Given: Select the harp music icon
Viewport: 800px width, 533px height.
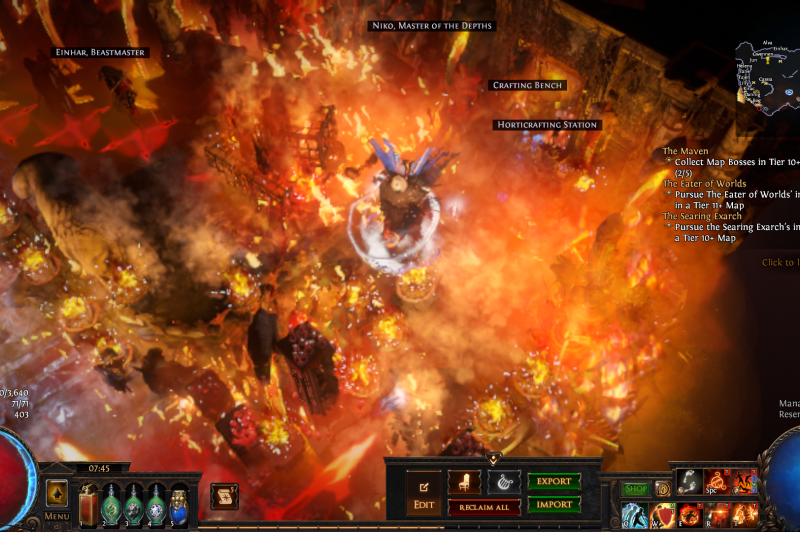Looking at the screenshot, I should click(503, 482).
